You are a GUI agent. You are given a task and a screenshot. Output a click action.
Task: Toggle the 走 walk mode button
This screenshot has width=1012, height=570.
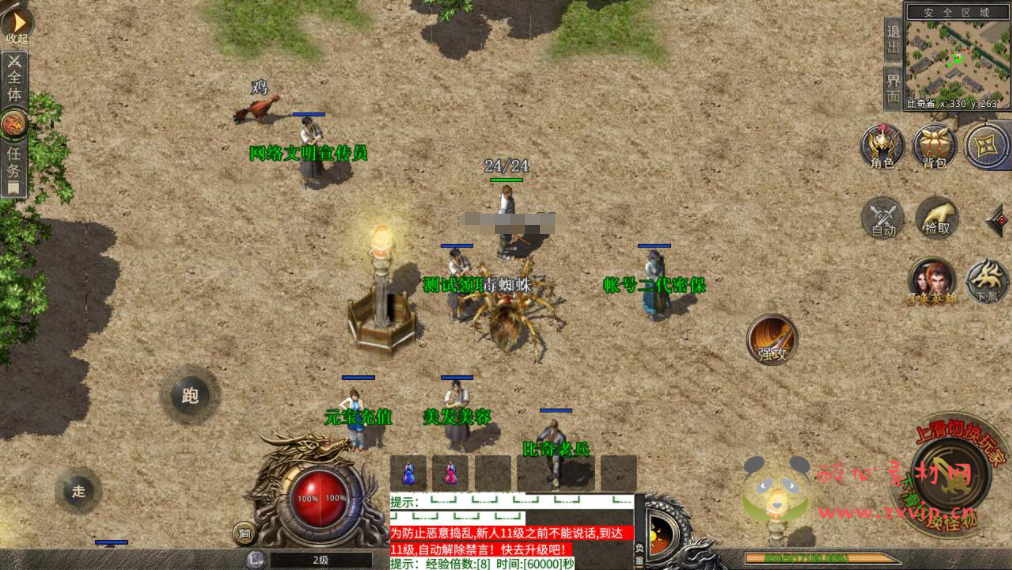tap(79, 490)
